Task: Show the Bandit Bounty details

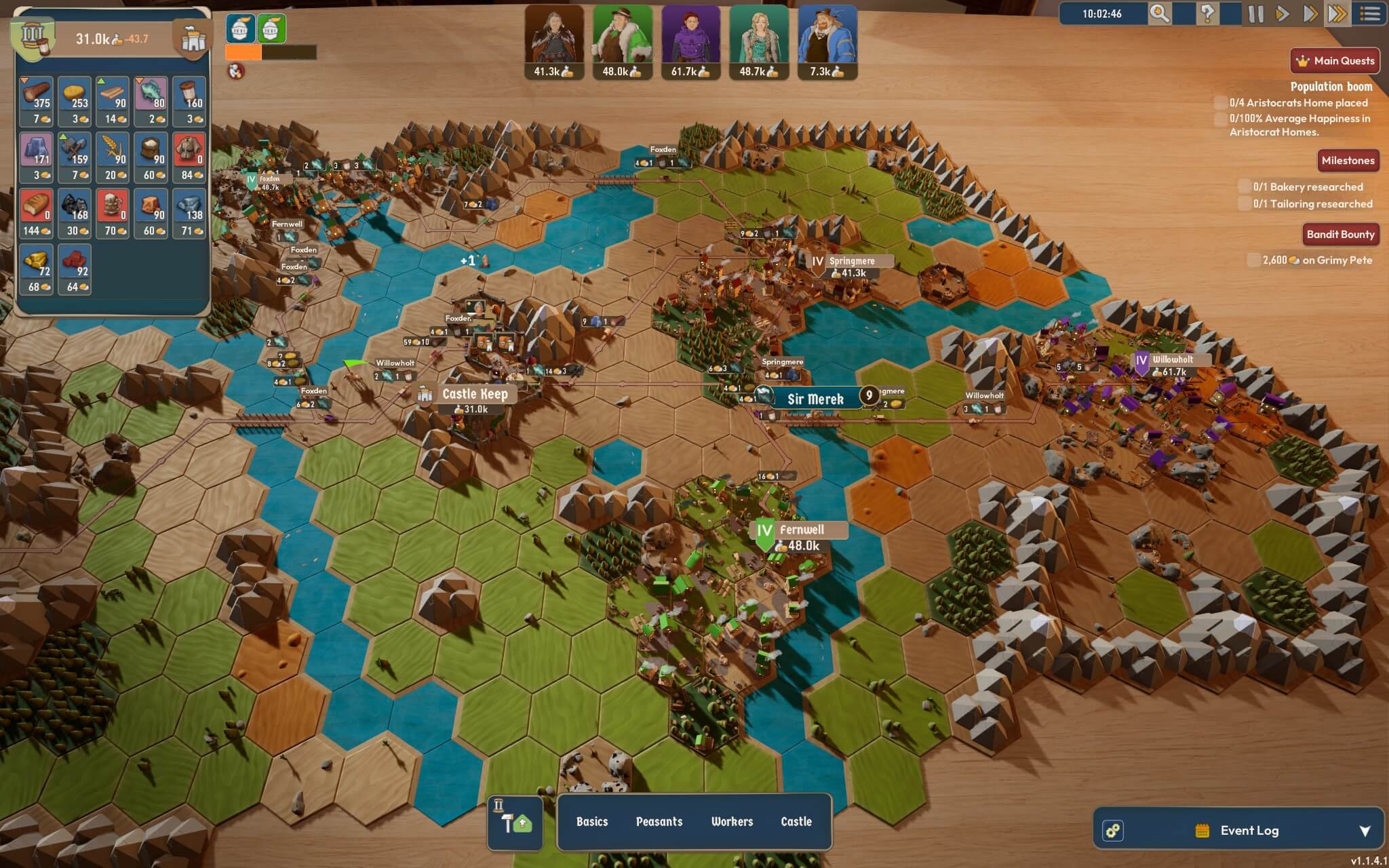Action: coord(1340,235)
